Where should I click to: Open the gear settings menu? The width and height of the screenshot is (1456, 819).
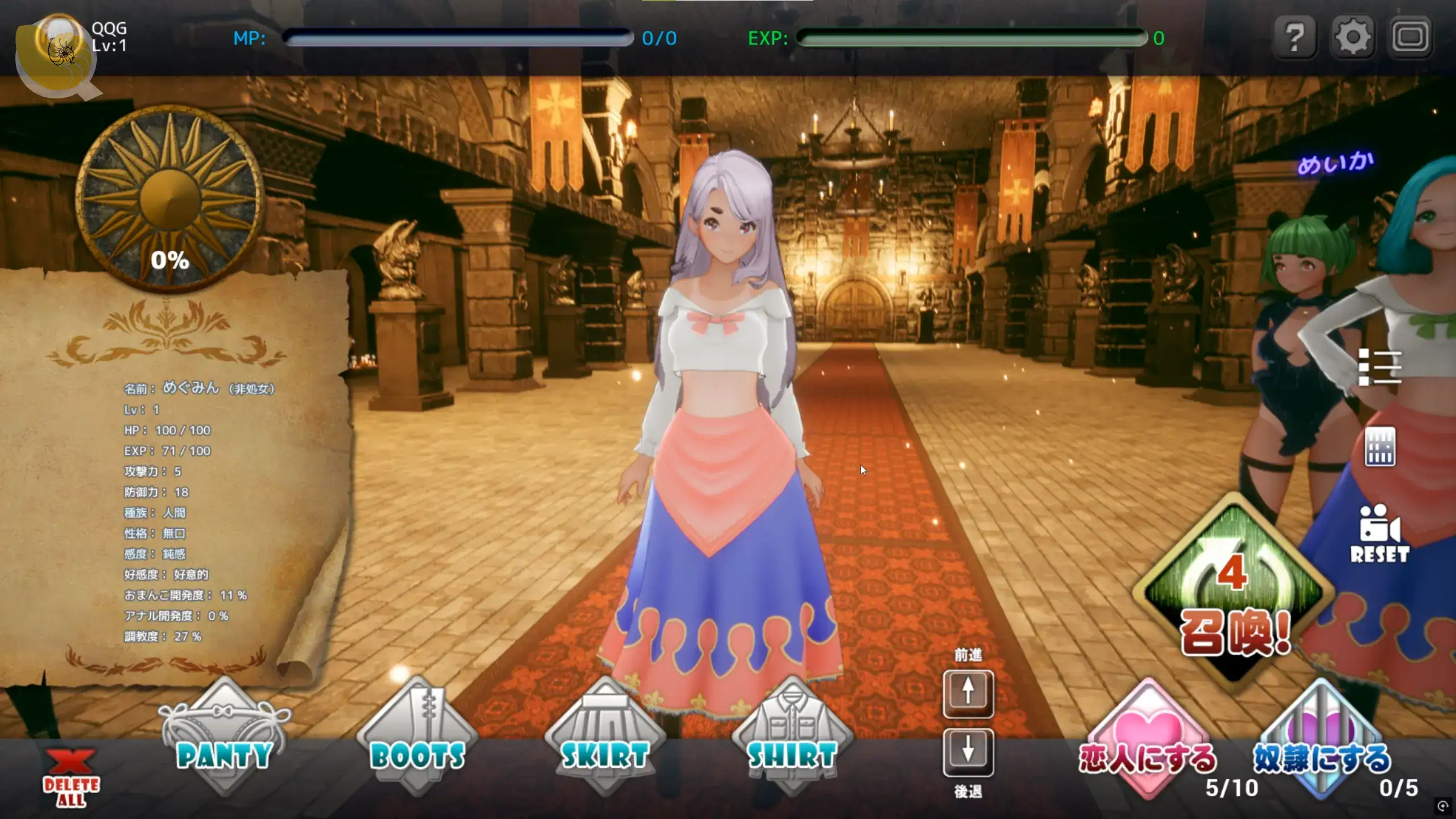(1352, 38)
